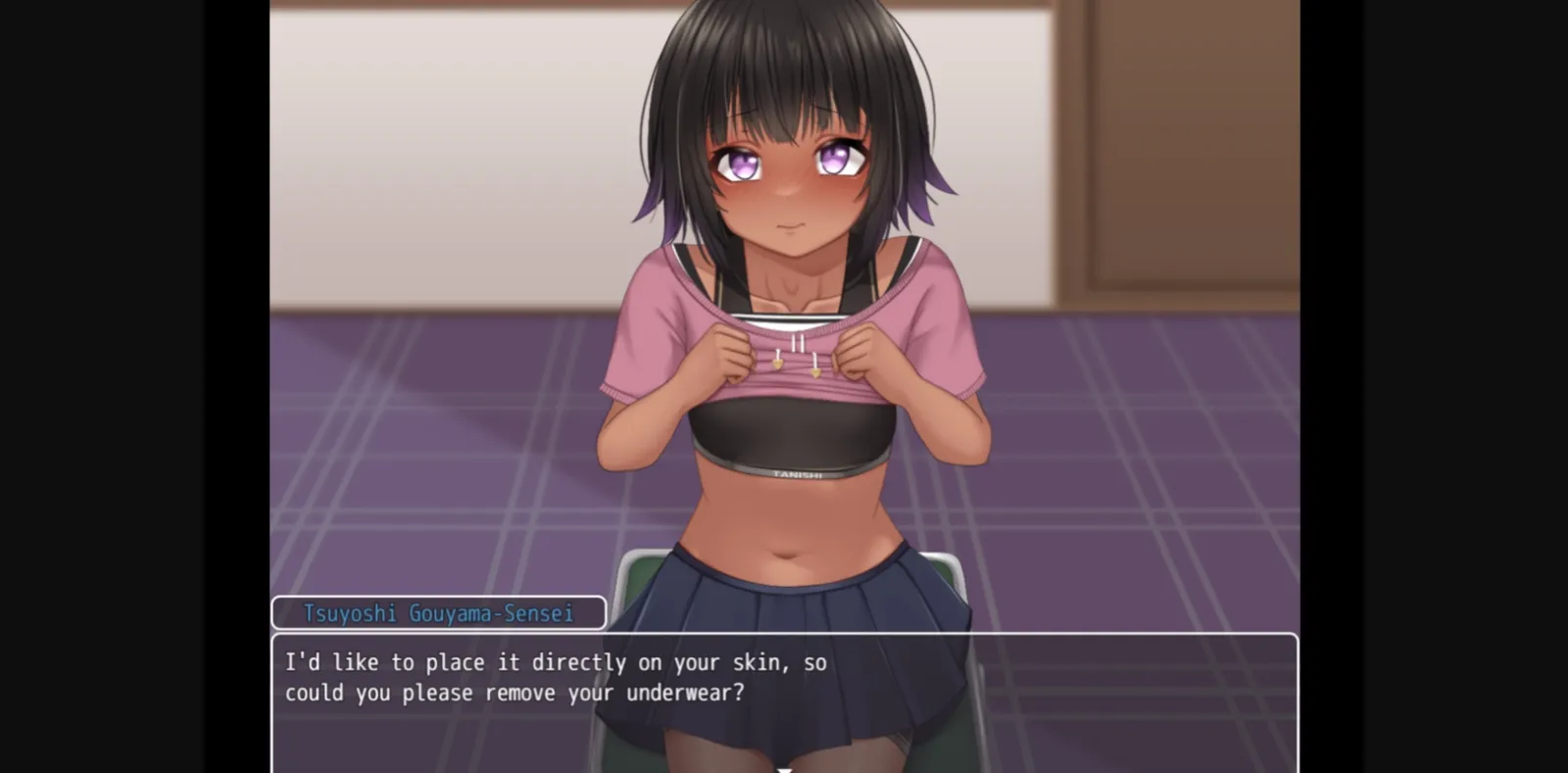Click the heart interaction point nearest her right hand
This screenshot has height=773, width=1568.
coord(777,363)
